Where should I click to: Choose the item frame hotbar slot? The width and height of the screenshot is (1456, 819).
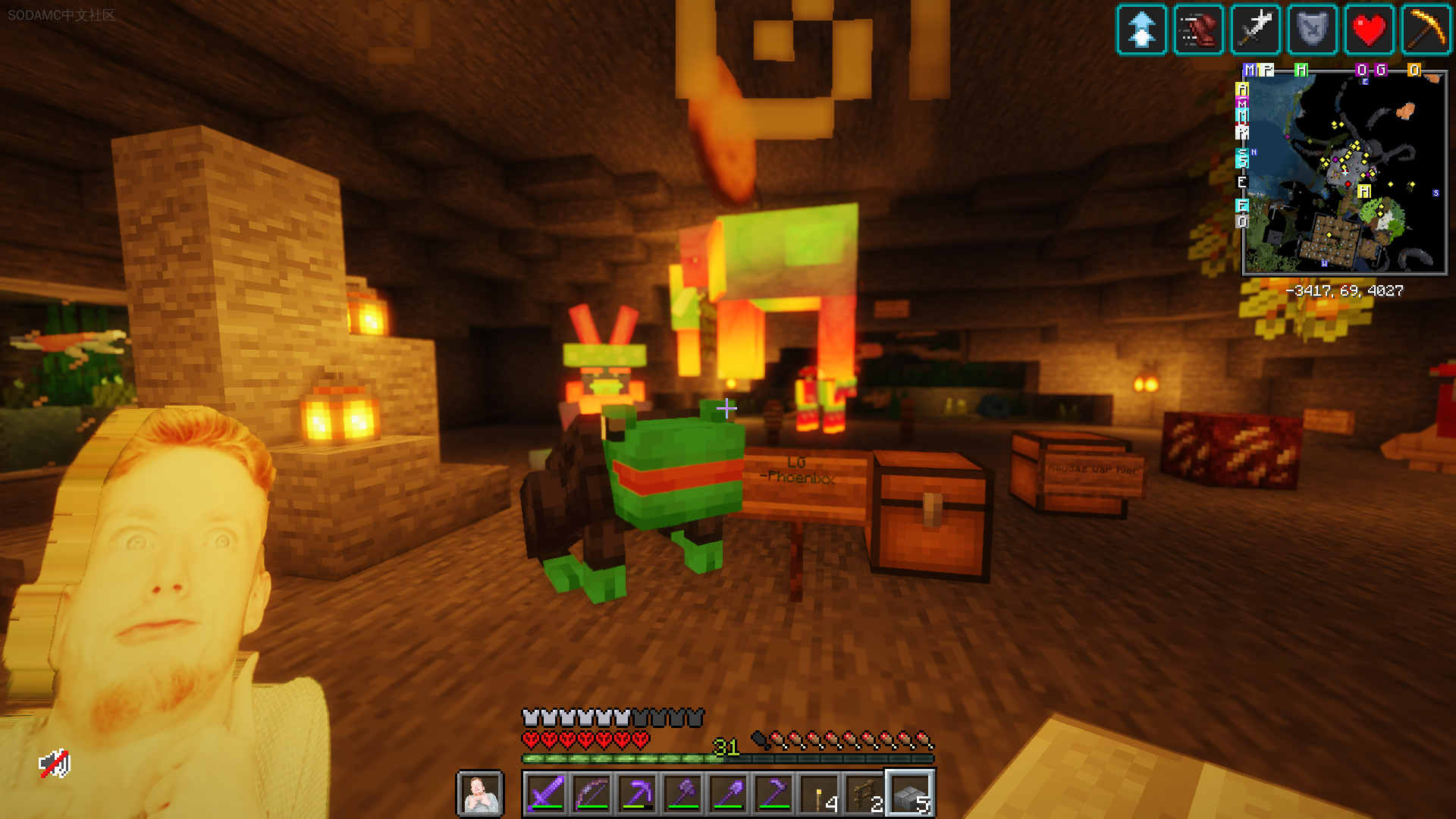point(865,794)
